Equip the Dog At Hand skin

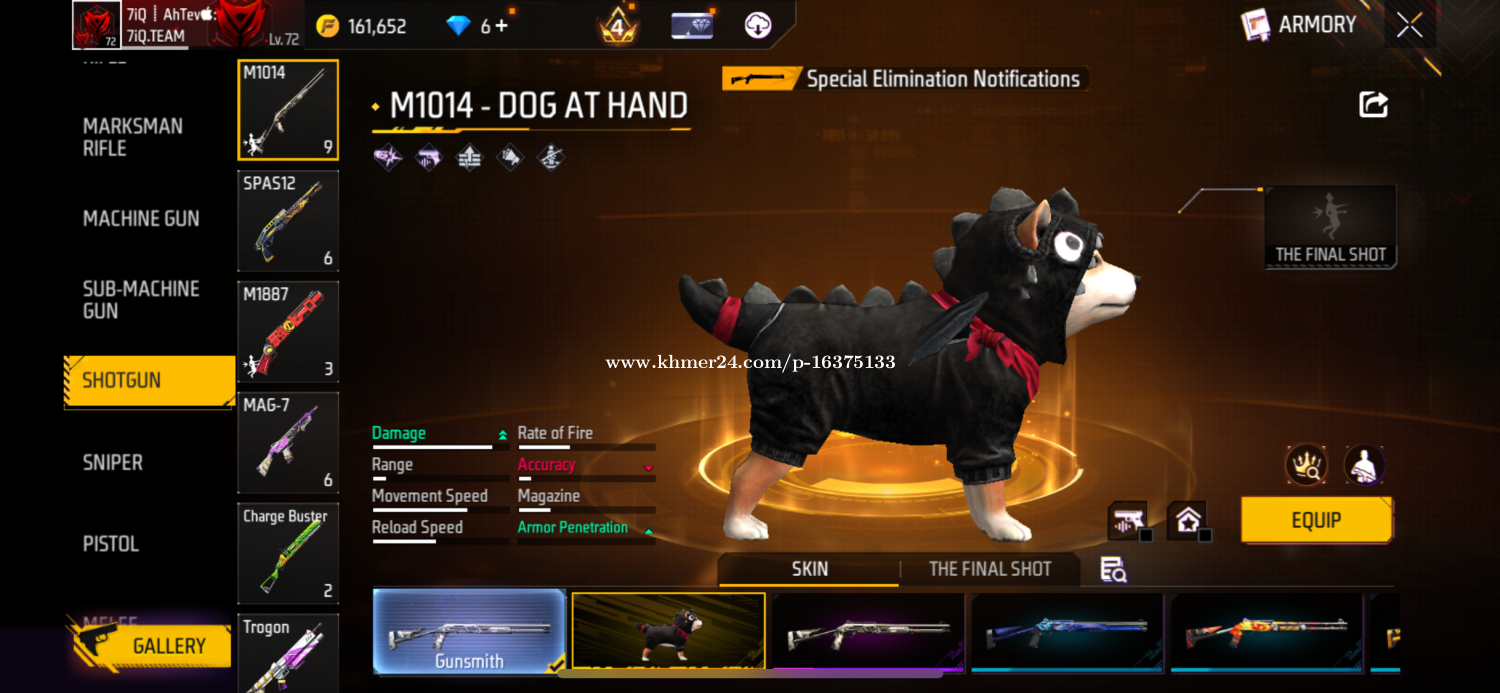pos(1316,520)
